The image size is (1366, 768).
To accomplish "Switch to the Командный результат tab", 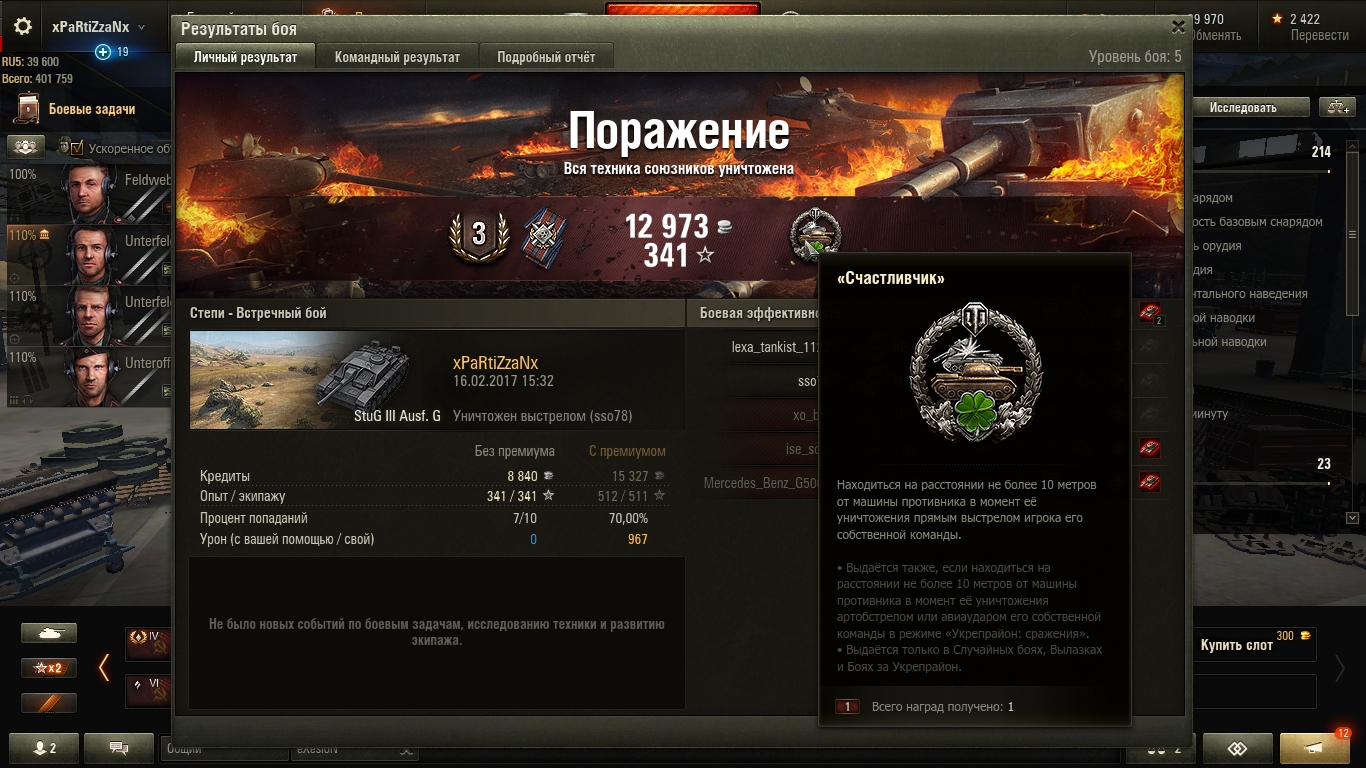I will [397, 57].
